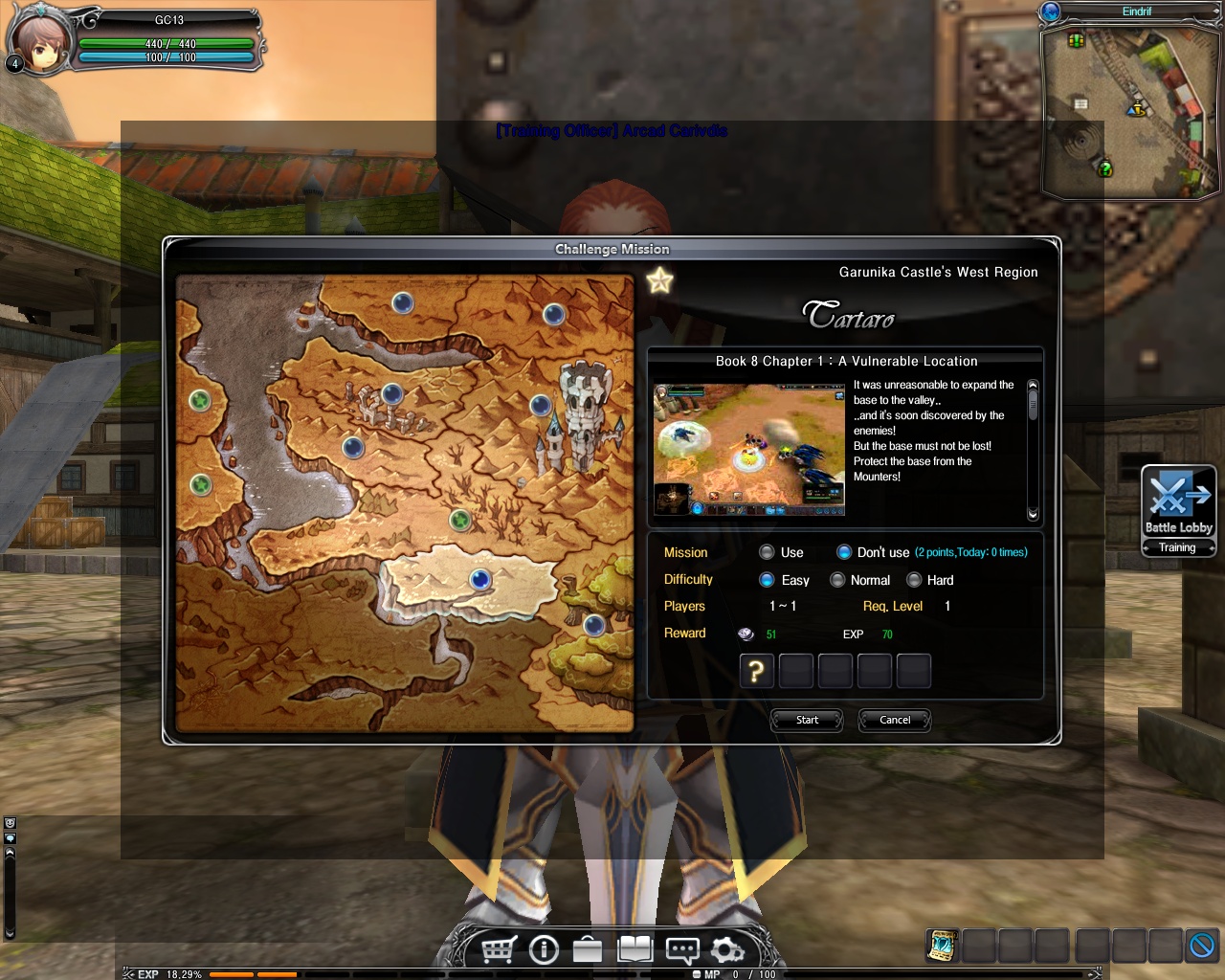Open the book journal
Image resolution: width=1225 pixels, height=980 pixels.
[x=635, y=949]
